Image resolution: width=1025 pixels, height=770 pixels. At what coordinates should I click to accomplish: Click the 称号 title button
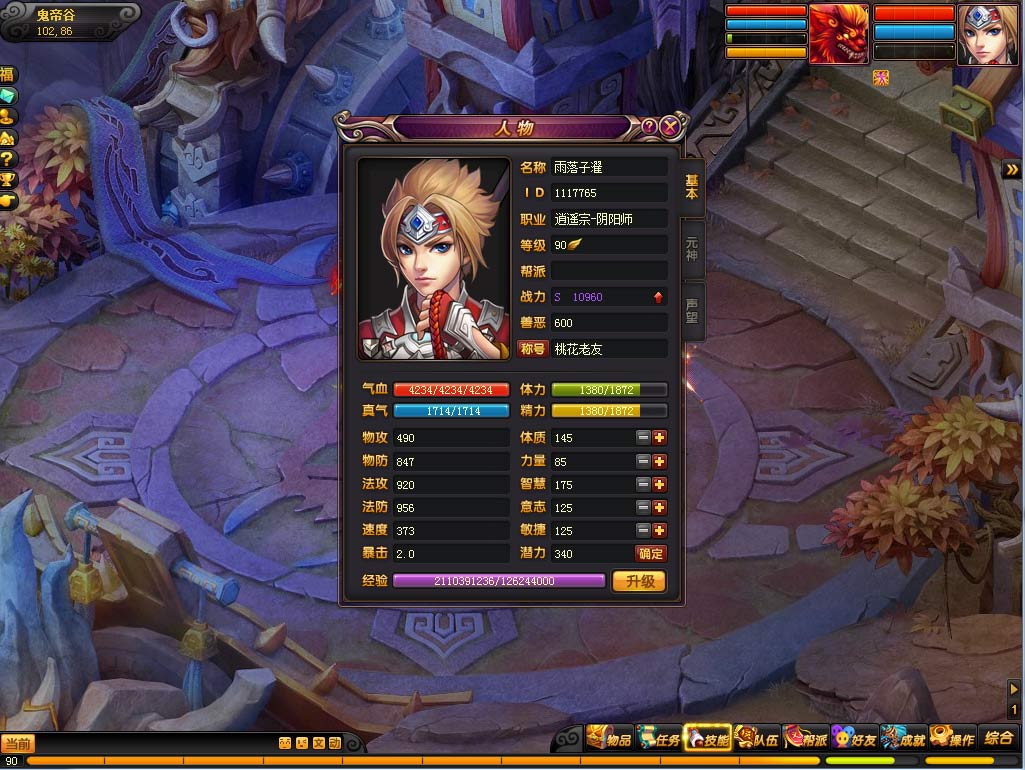(532, 349)
